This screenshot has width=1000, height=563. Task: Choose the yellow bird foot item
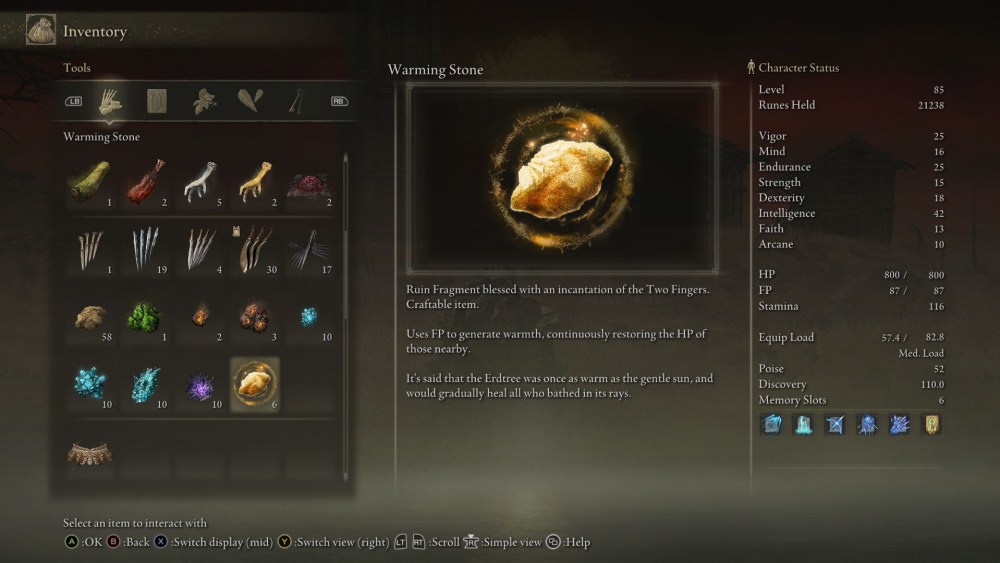254,182
